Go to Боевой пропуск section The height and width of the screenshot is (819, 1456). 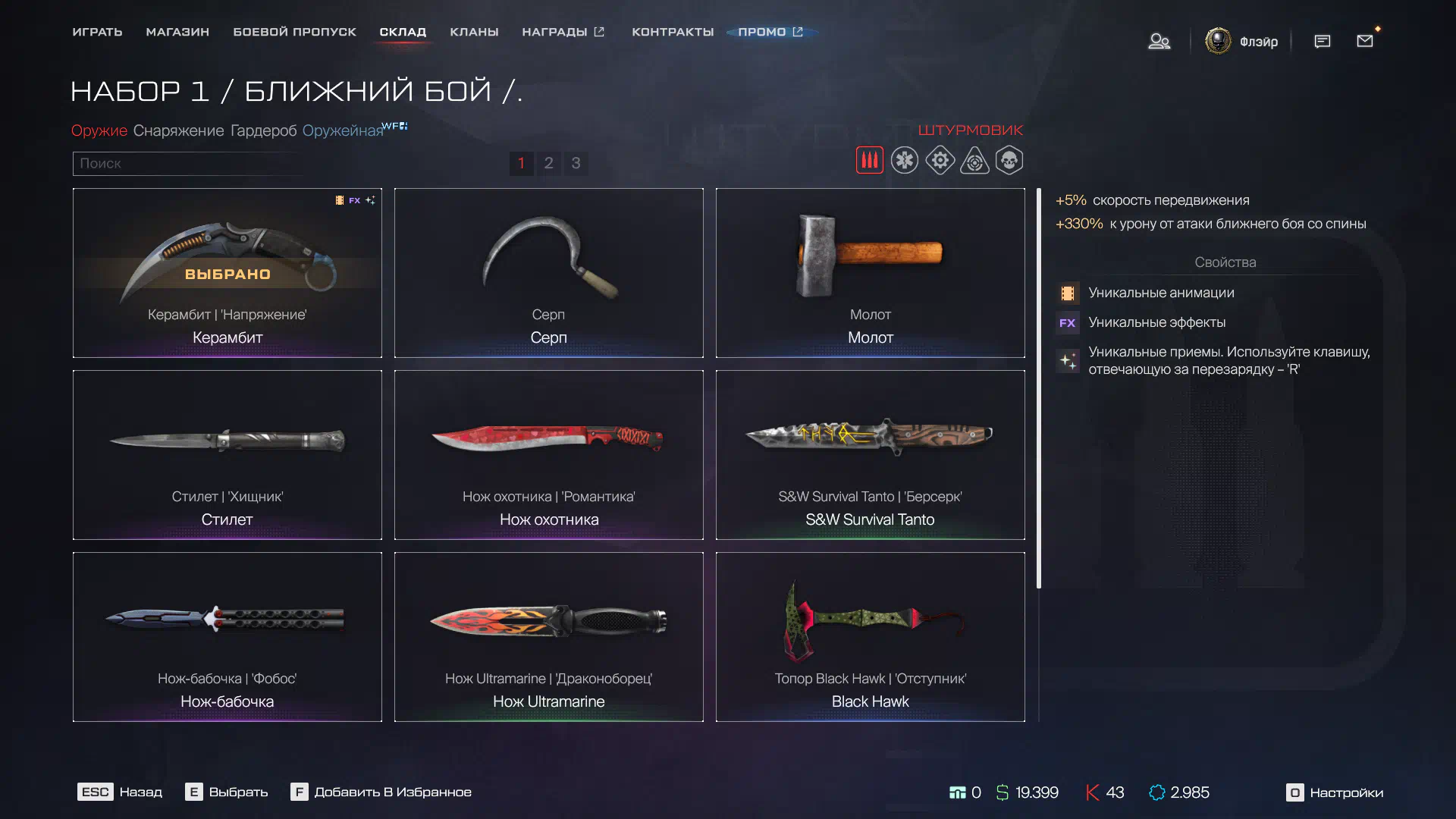(x=294, y=32)
